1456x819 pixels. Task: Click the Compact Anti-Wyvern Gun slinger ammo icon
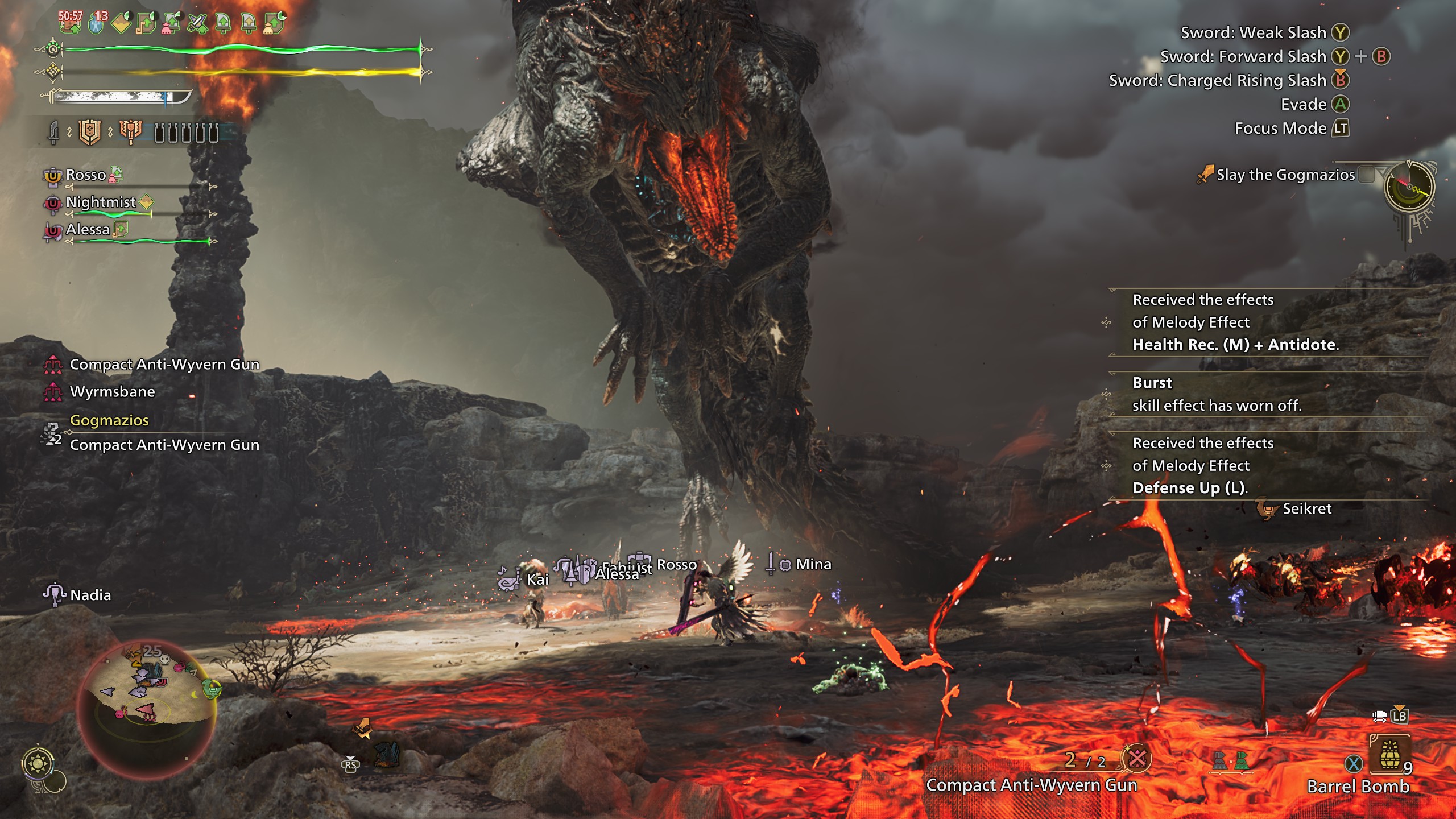point(1136,758)
